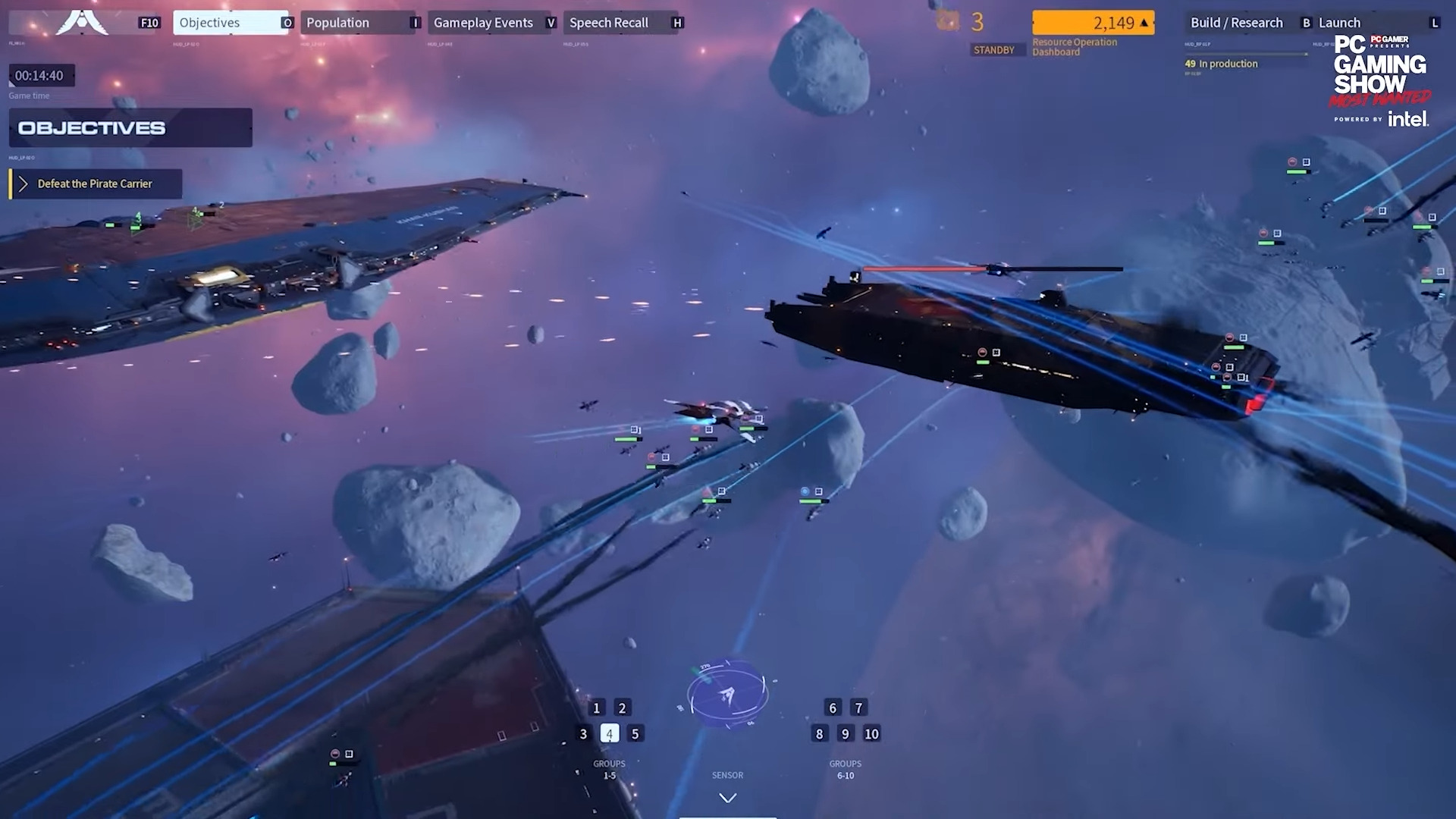The image size is (1456, 819).
Task: Select control group 2
Action: 623,708
